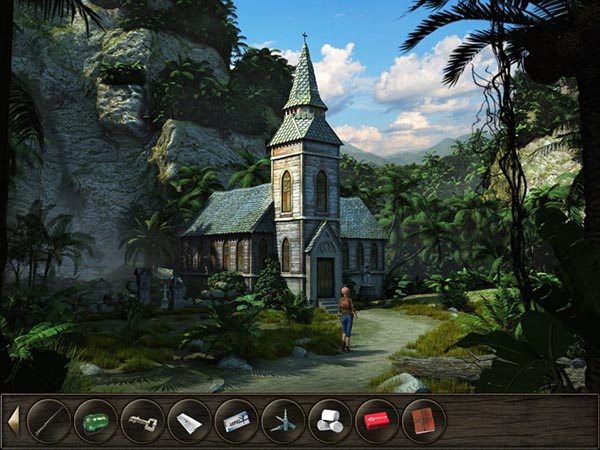The height and width of the screenshot is (450, 600).
Task: Select the thin metal rod item
Action: 48,421
